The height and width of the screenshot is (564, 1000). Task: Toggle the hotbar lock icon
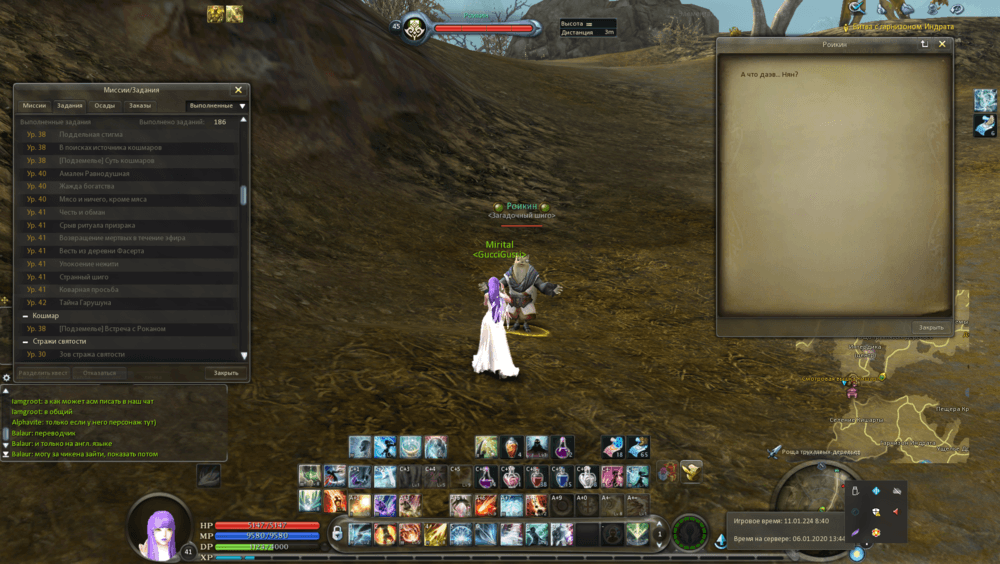(x=337, y=533)
